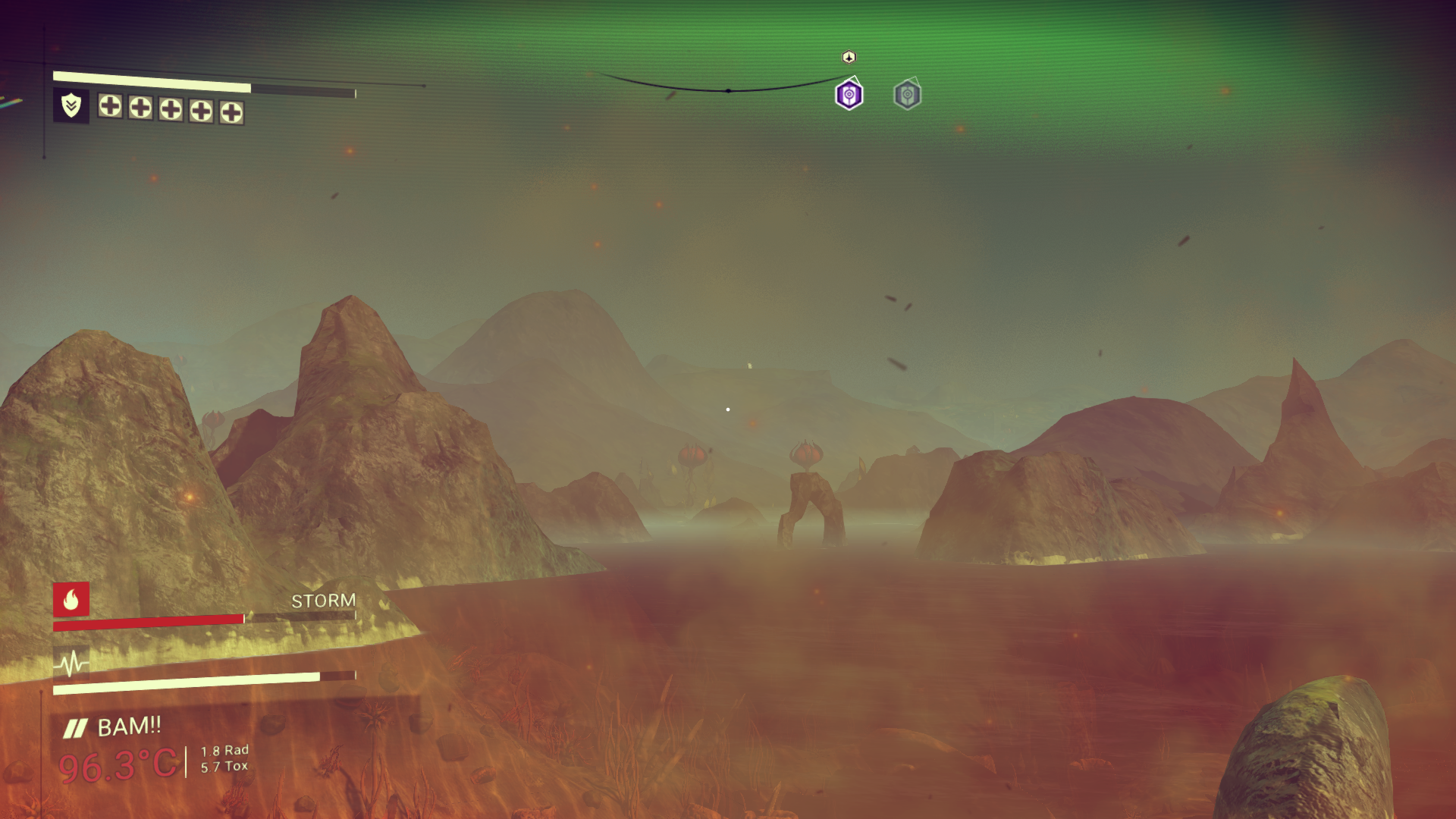Select the purple hexagon compass marker
1456x819 pixels.
point(849,96)
